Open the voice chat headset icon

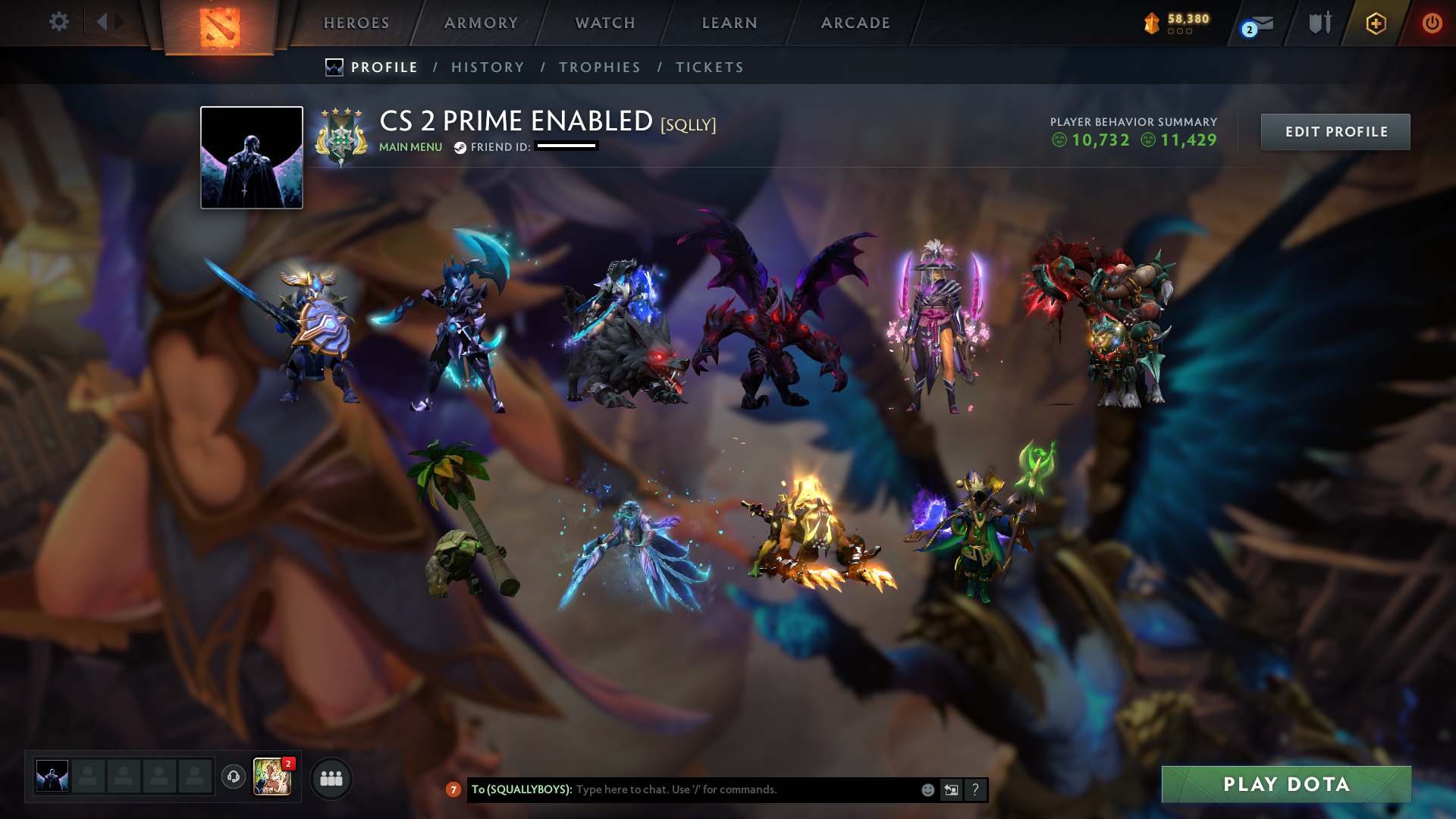point(234,777)
